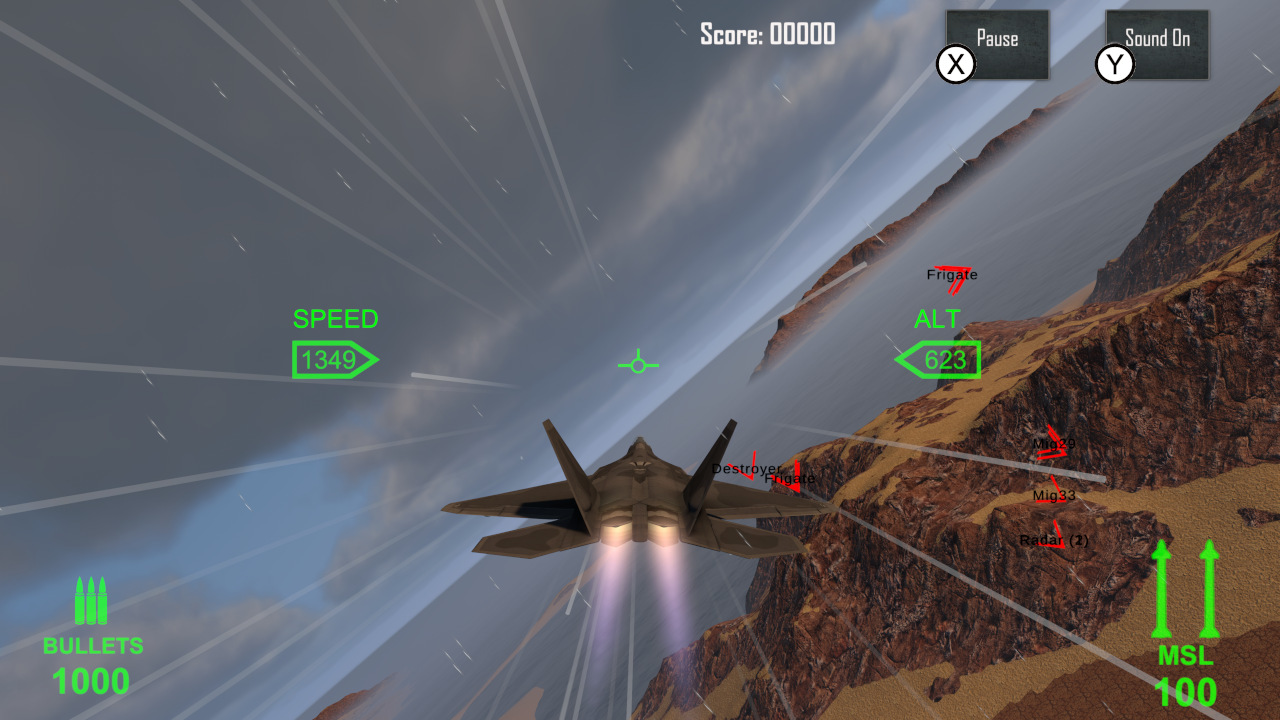Click the Score: 00000 display
Image resolution: width=1280 pixels, height=720 pixels.
(x=766, y=34)
